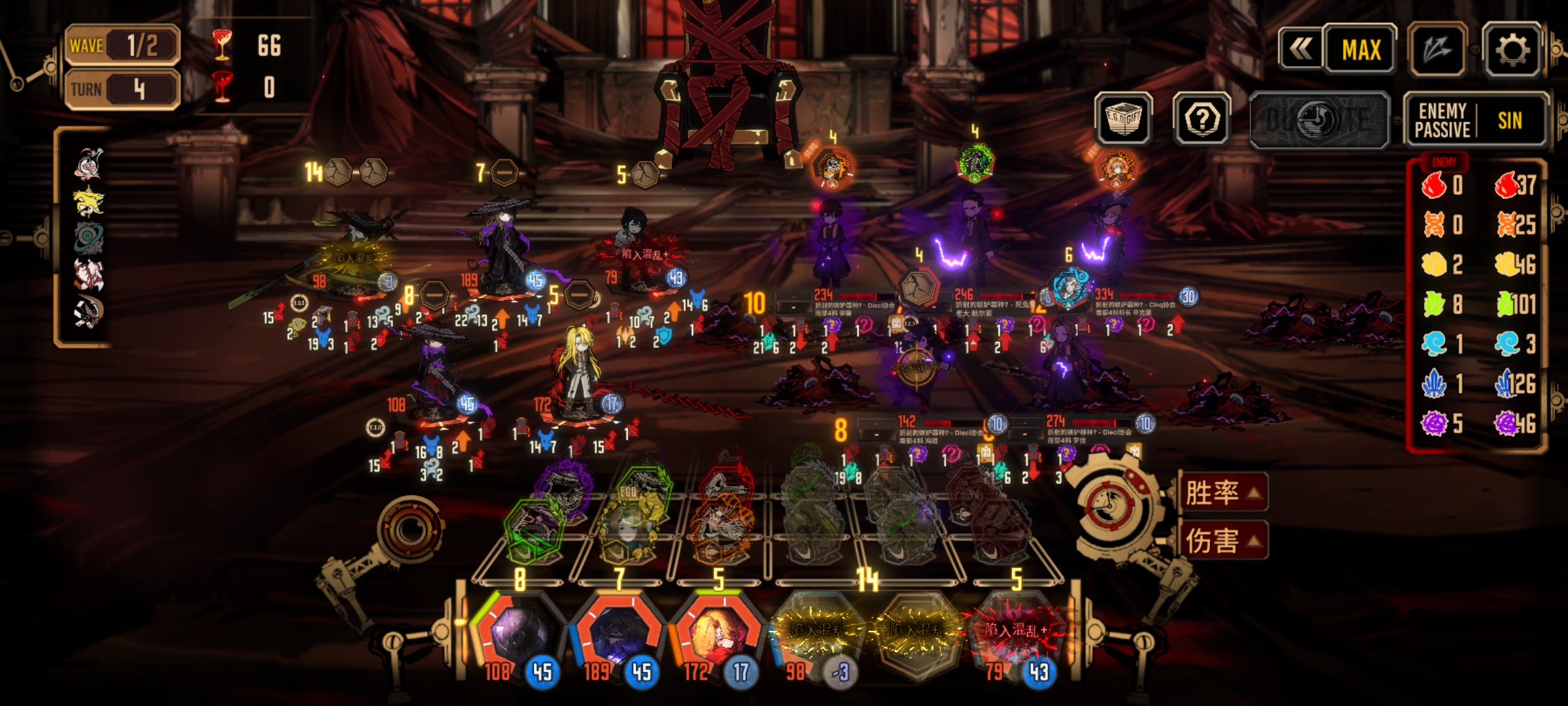Choose the 伤害 damage button
The image size is (1568, 706).
(x=1222, y=541)
